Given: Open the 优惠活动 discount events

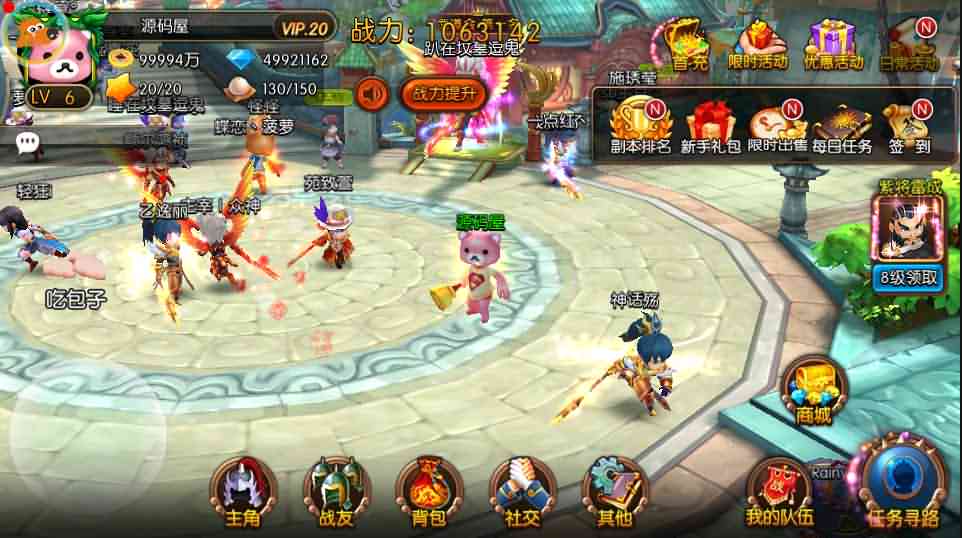Looking at the screenshot, I should (834, 44).
